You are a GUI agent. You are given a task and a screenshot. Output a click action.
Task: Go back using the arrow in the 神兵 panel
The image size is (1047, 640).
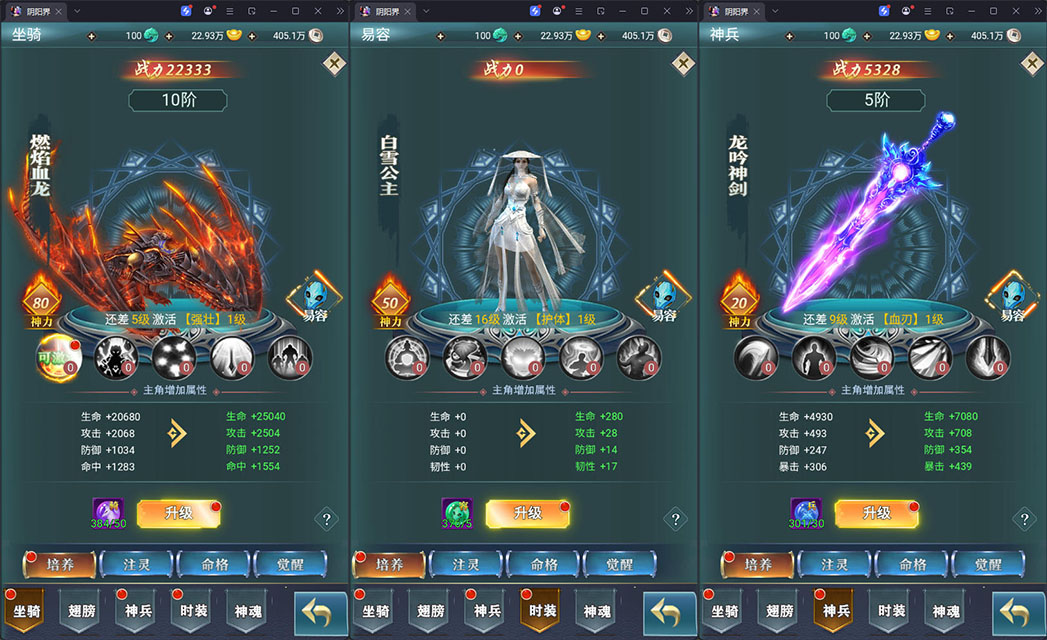click(x=1018, y=612)
